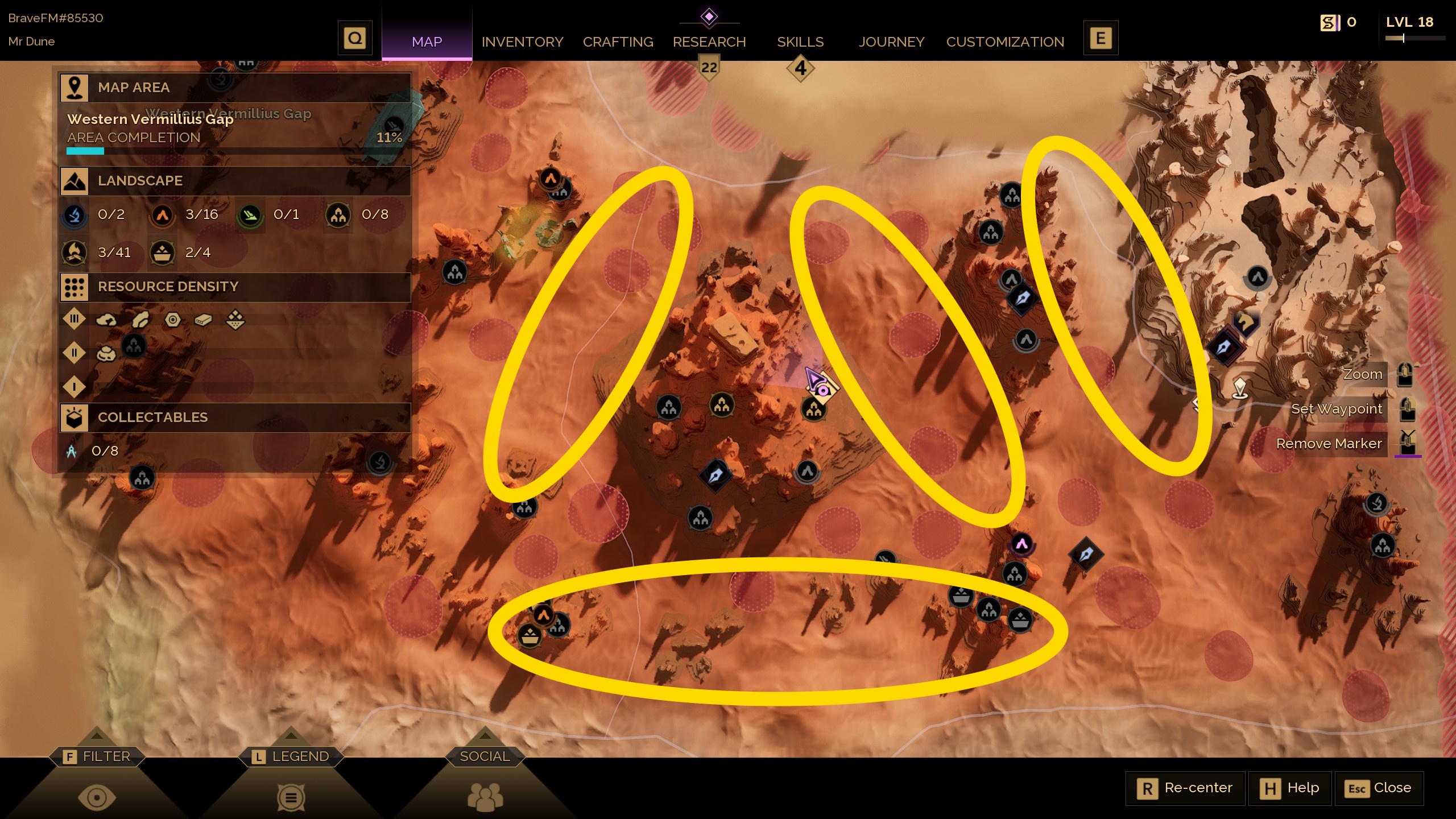The width and height of the screenshot is (1456, 819).
Task: Expand the density tier III row
Action: 75,320
